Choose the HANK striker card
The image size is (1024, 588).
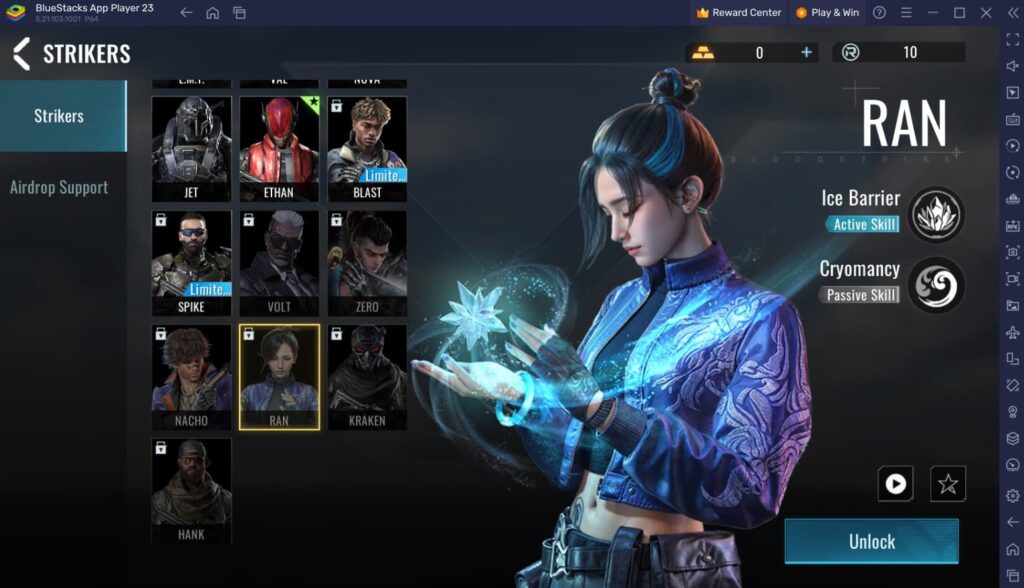click(191, 490)
